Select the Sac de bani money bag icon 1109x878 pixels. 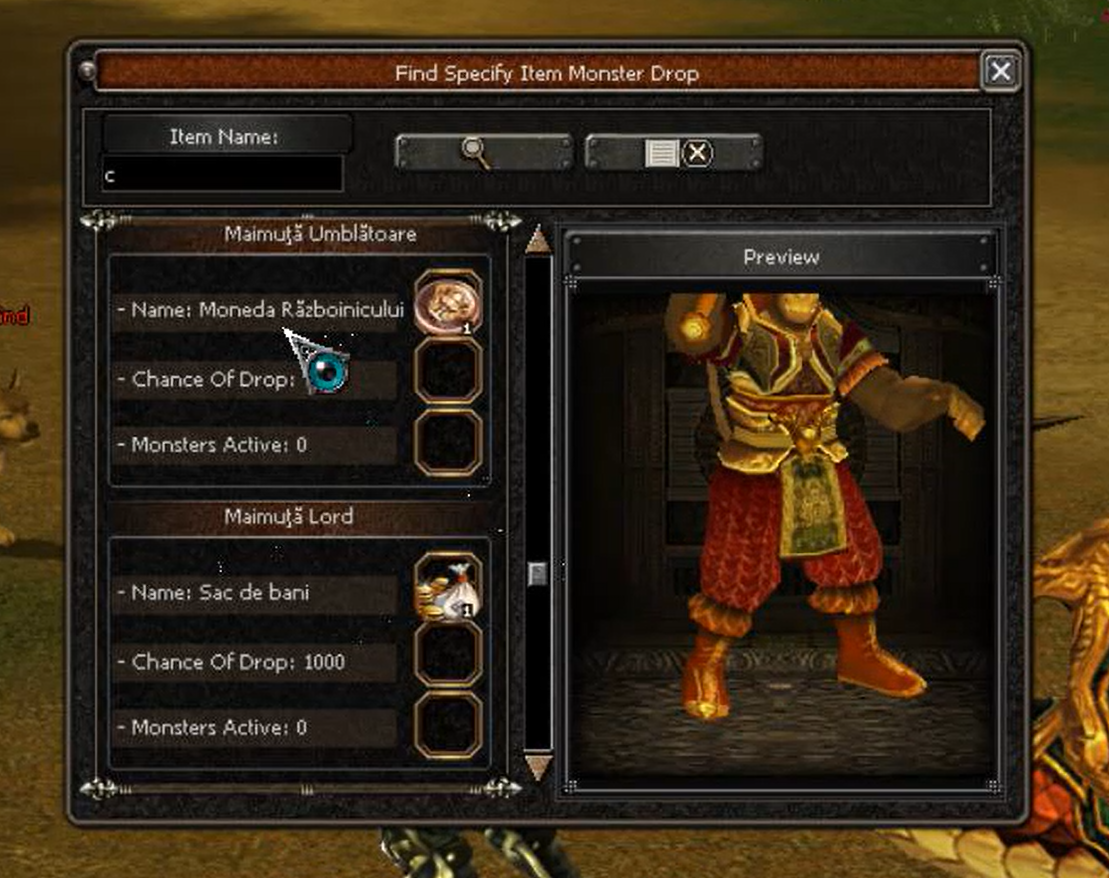click(x=447, y=590)
